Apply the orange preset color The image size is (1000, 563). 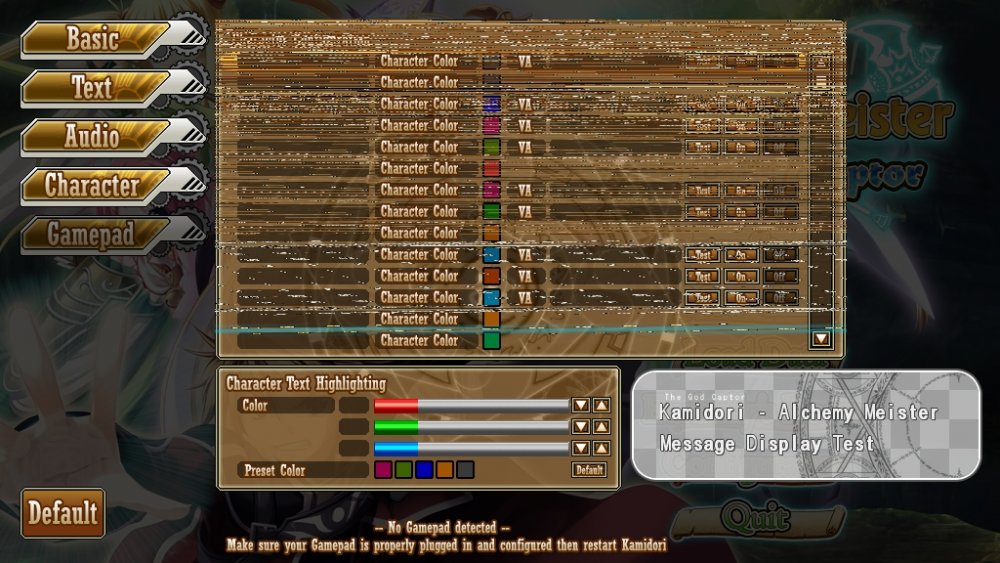click(x=444, y=470)
